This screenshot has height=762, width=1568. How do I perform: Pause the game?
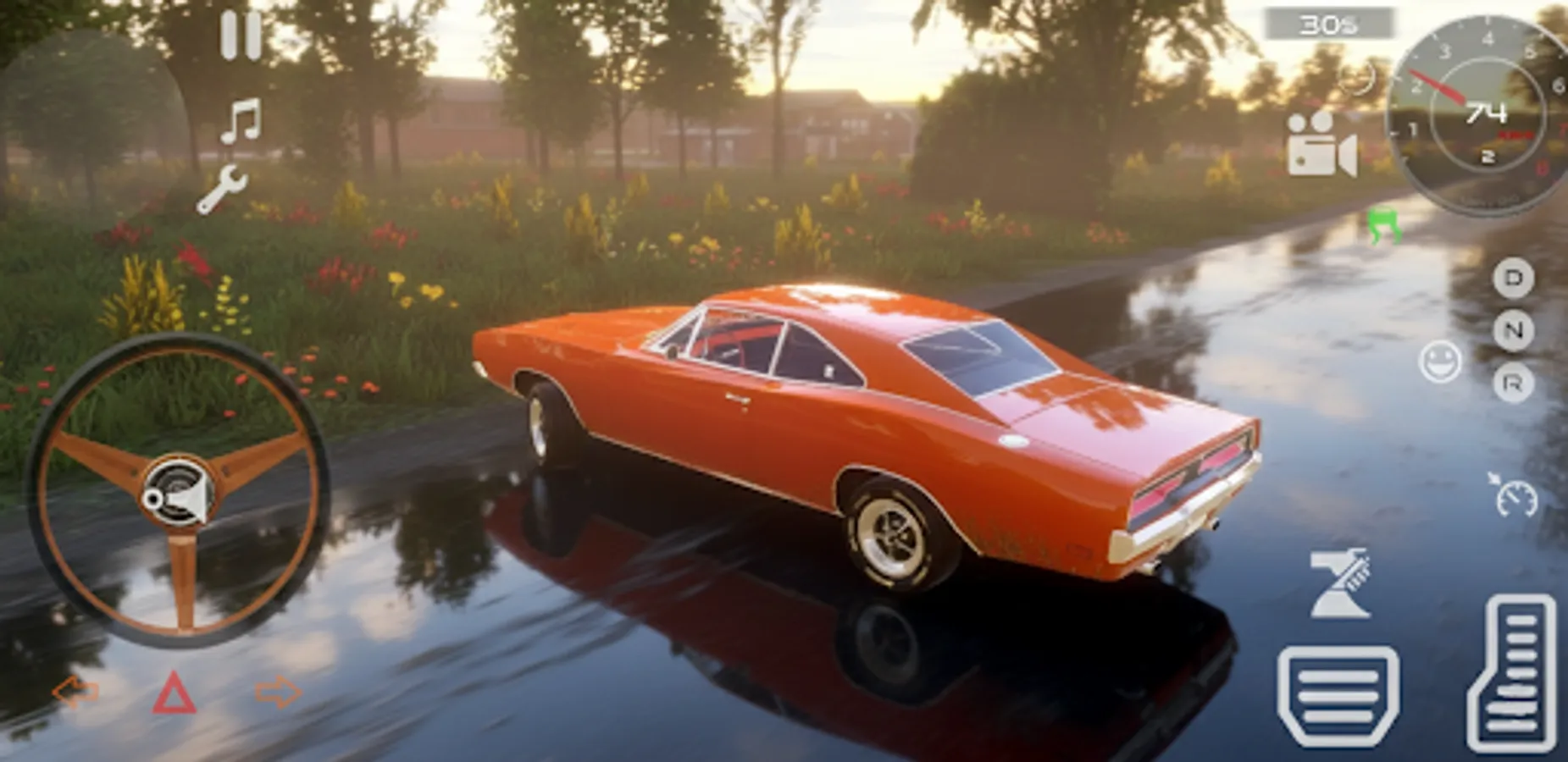(x=240, y=34)
